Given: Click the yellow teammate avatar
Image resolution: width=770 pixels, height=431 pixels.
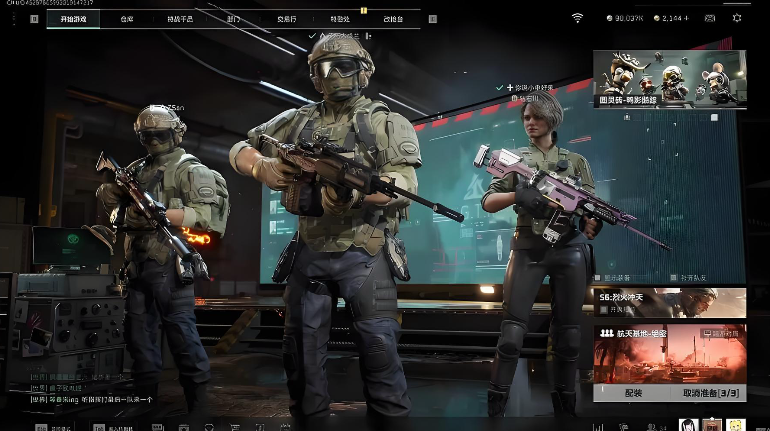Looking at the screenshot, I should click(735, 424).
